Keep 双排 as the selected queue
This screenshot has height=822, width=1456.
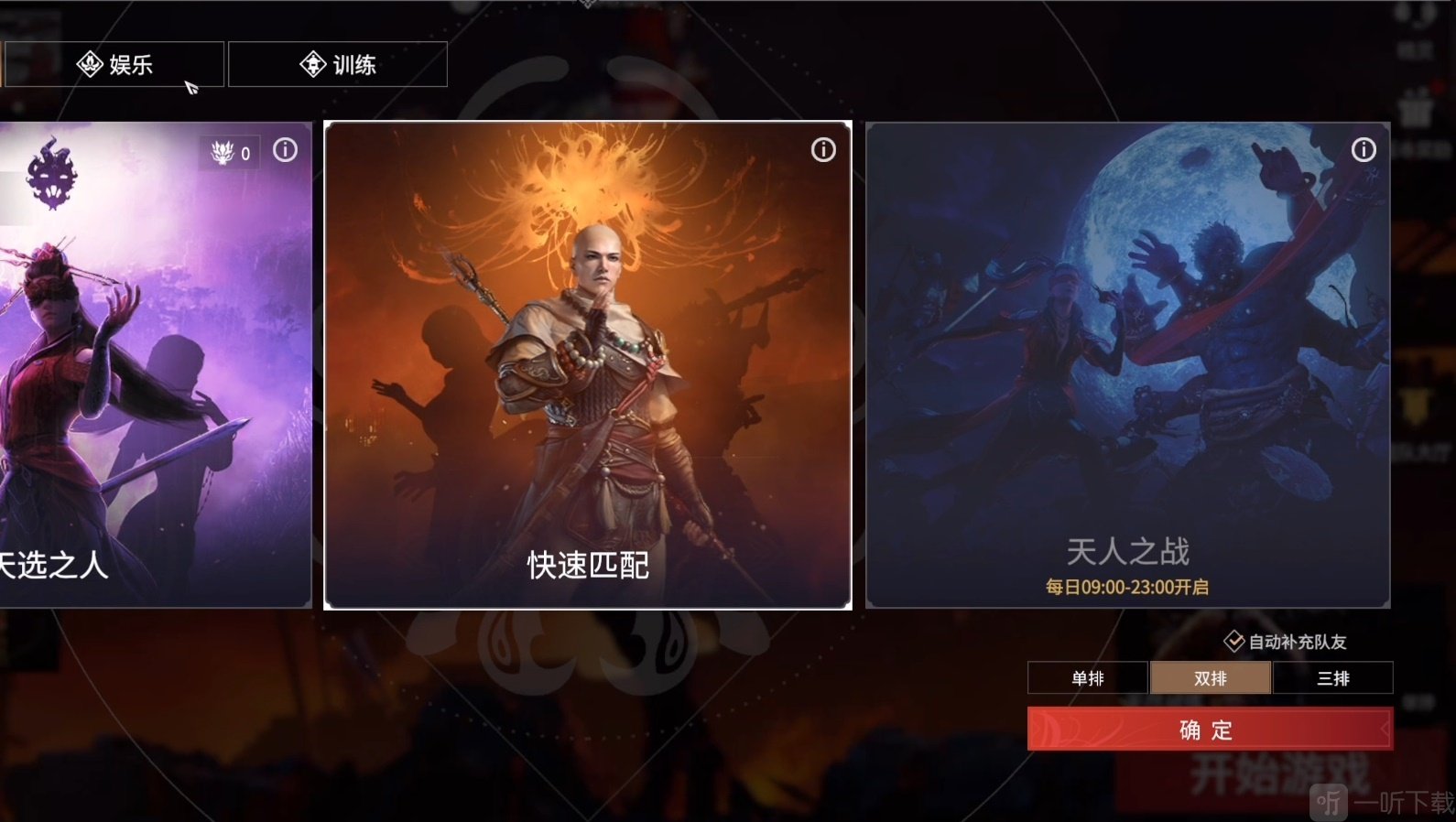tap(1211, 677)
